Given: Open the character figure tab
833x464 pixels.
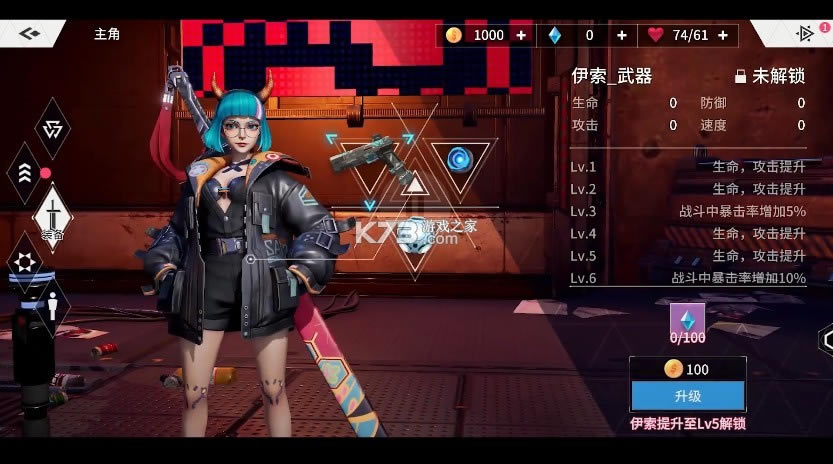Looking at the screenshot, I should (x=52, y=305).
